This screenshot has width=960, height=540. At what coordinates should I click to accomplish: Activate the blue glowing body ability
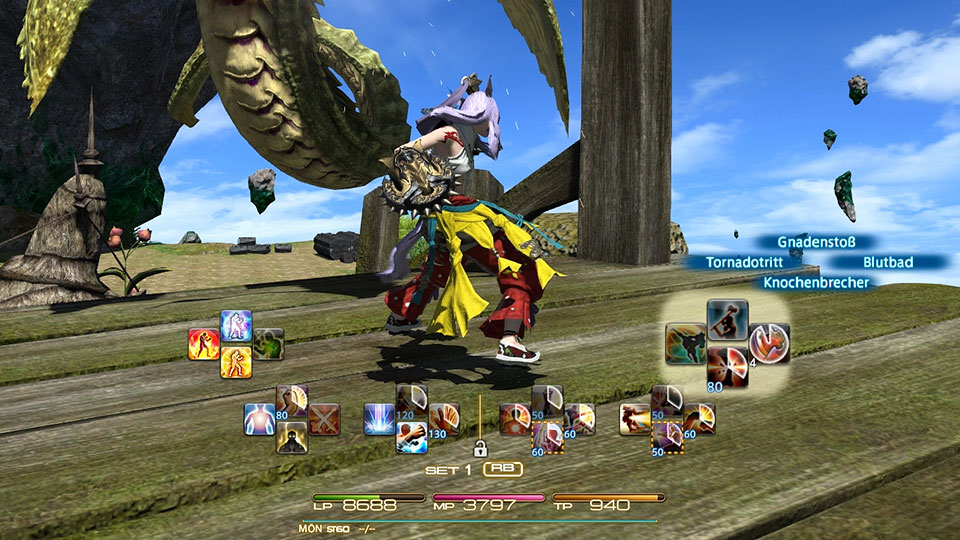tap(260, 419)
